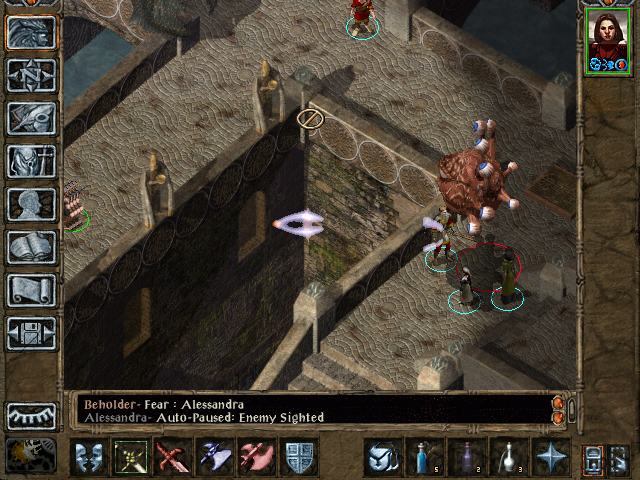Equip the red axe weapon slot
This screenshot has width=640, height=480.
pyautogui.click(x=256, y=458)
